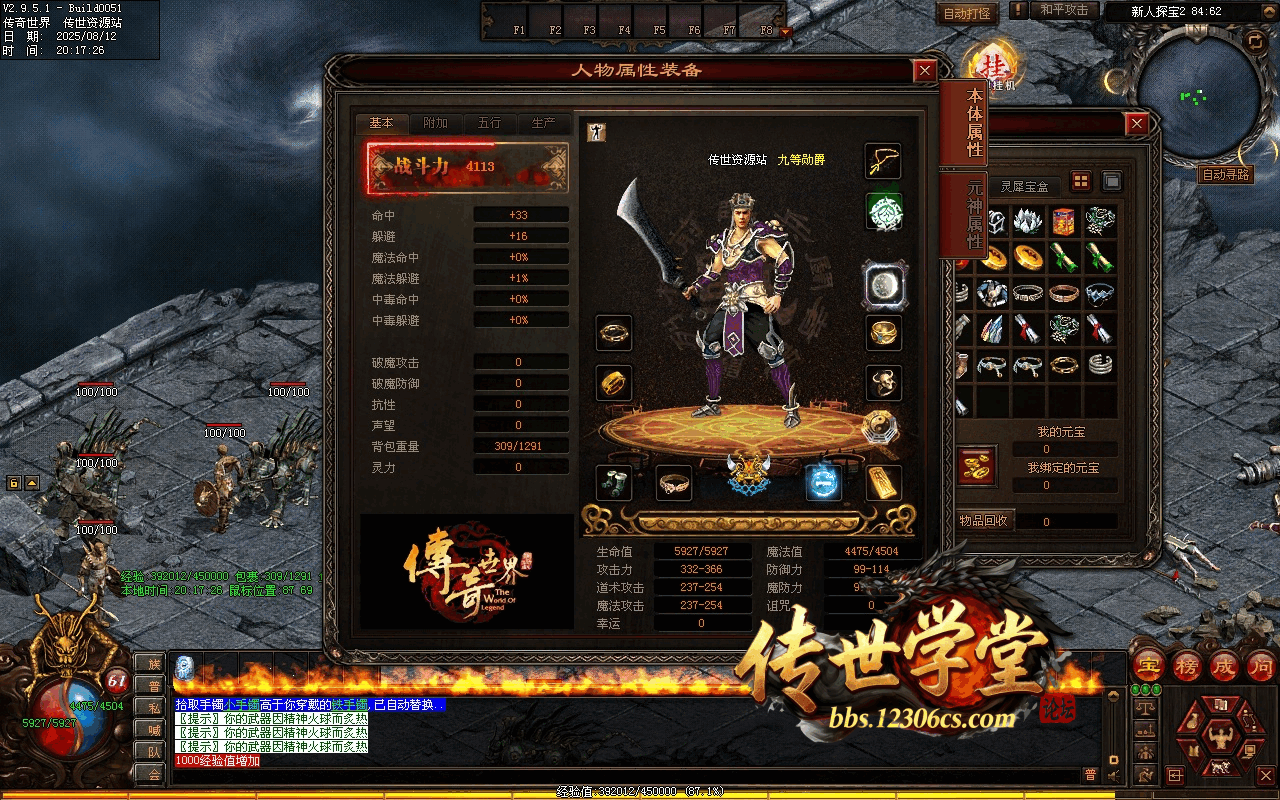1280x800 pixels.
Task: Open the 五行 tab
Action: 490,123
